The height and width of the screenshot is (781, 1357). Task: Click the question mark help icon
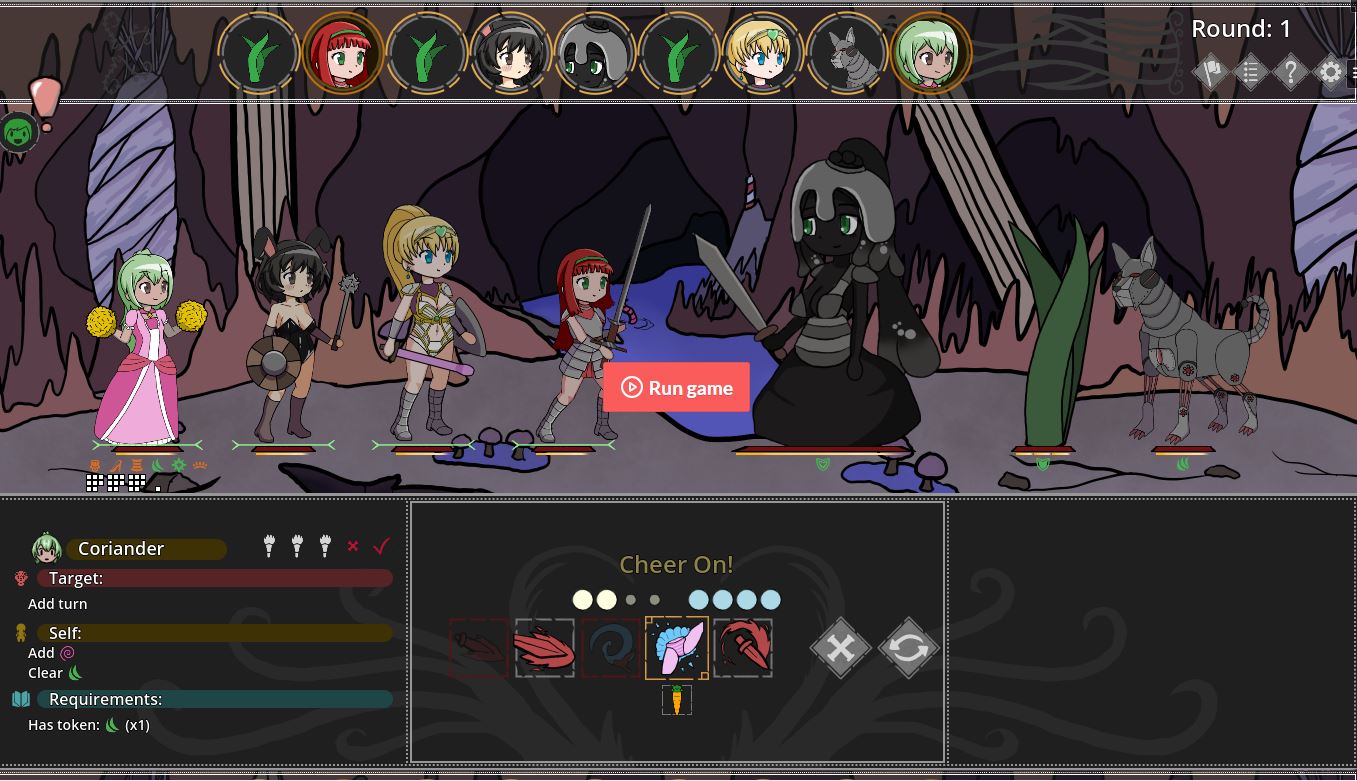1290,72
